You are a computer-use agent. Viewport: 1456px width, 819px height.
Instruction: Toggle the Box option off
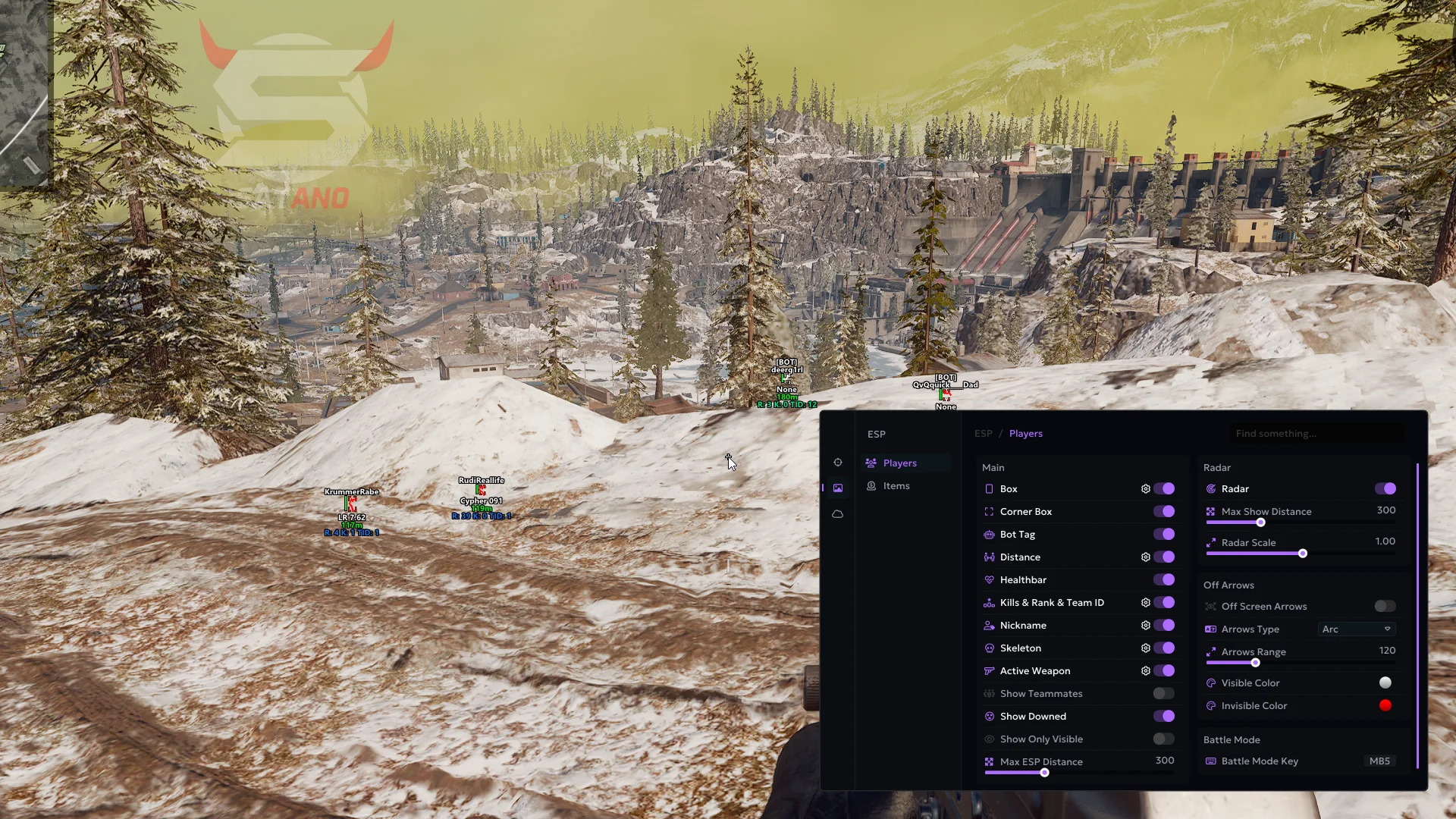[x=1164, y=489]
